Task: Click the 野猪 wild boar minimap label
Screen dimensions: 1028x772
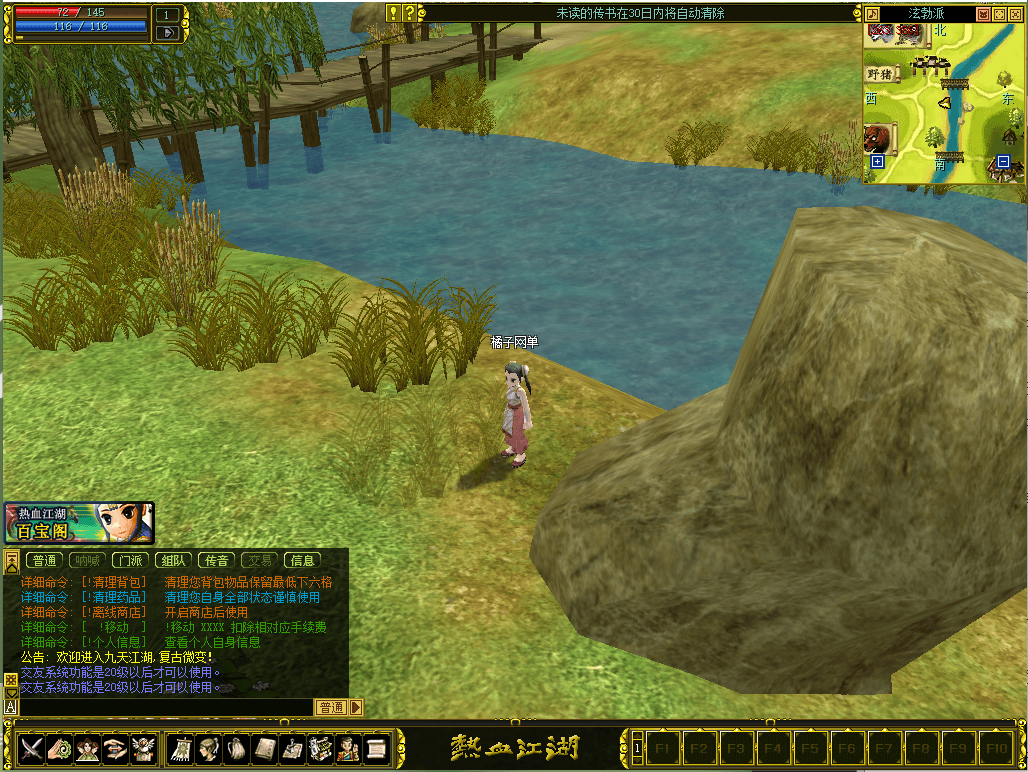Action: tap(880, 74)
